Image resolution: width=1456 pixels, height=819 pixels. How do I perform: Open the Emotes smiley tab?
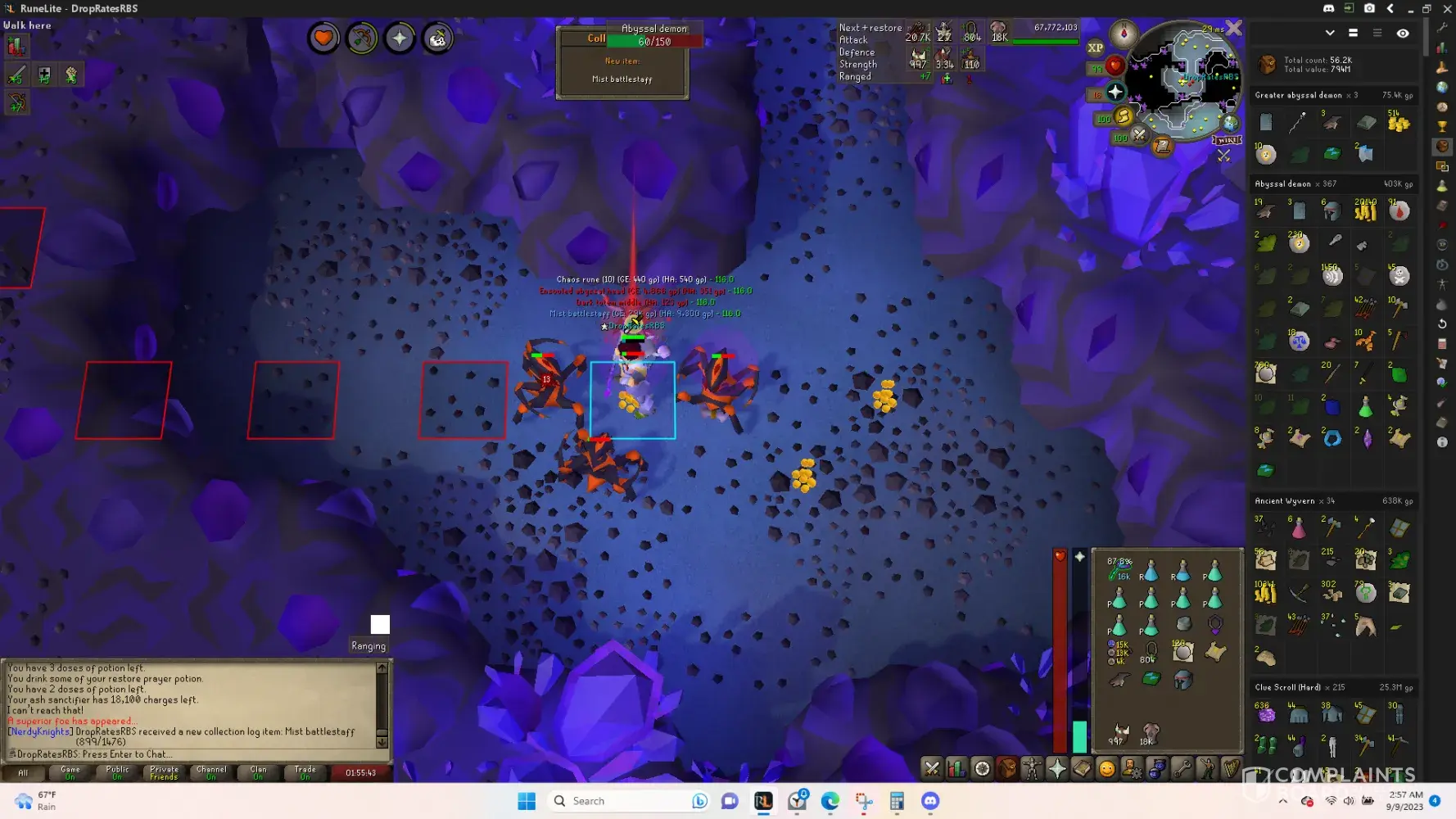(1106, 768)
